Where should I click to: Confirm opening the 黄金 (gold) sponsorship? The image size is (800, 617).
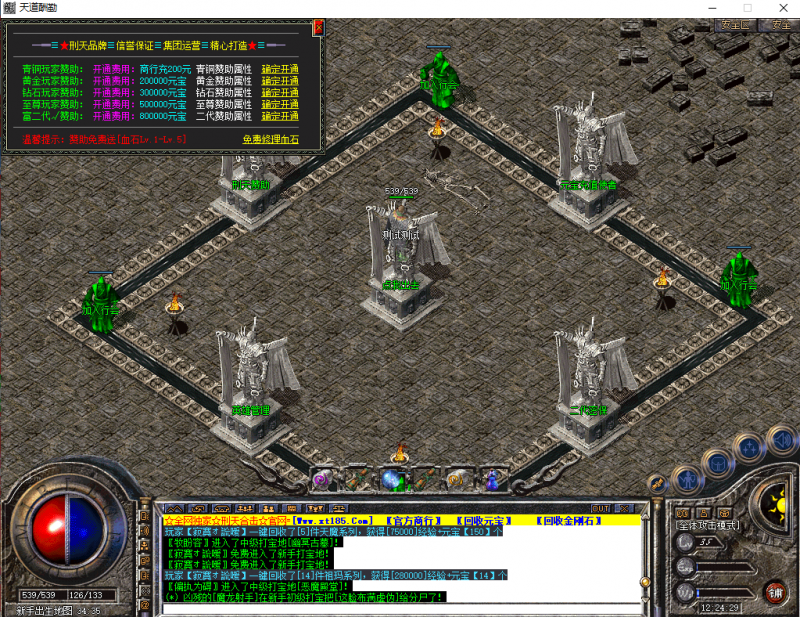pyautogui.click(x=280, y=81)
